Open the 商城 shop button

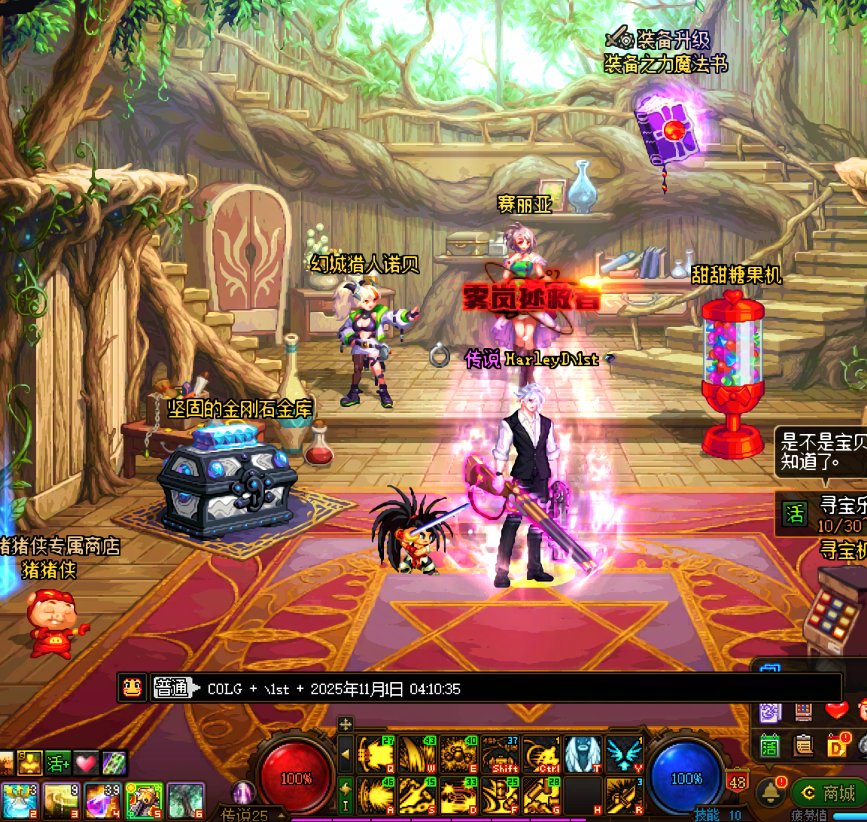click(829, 794)
